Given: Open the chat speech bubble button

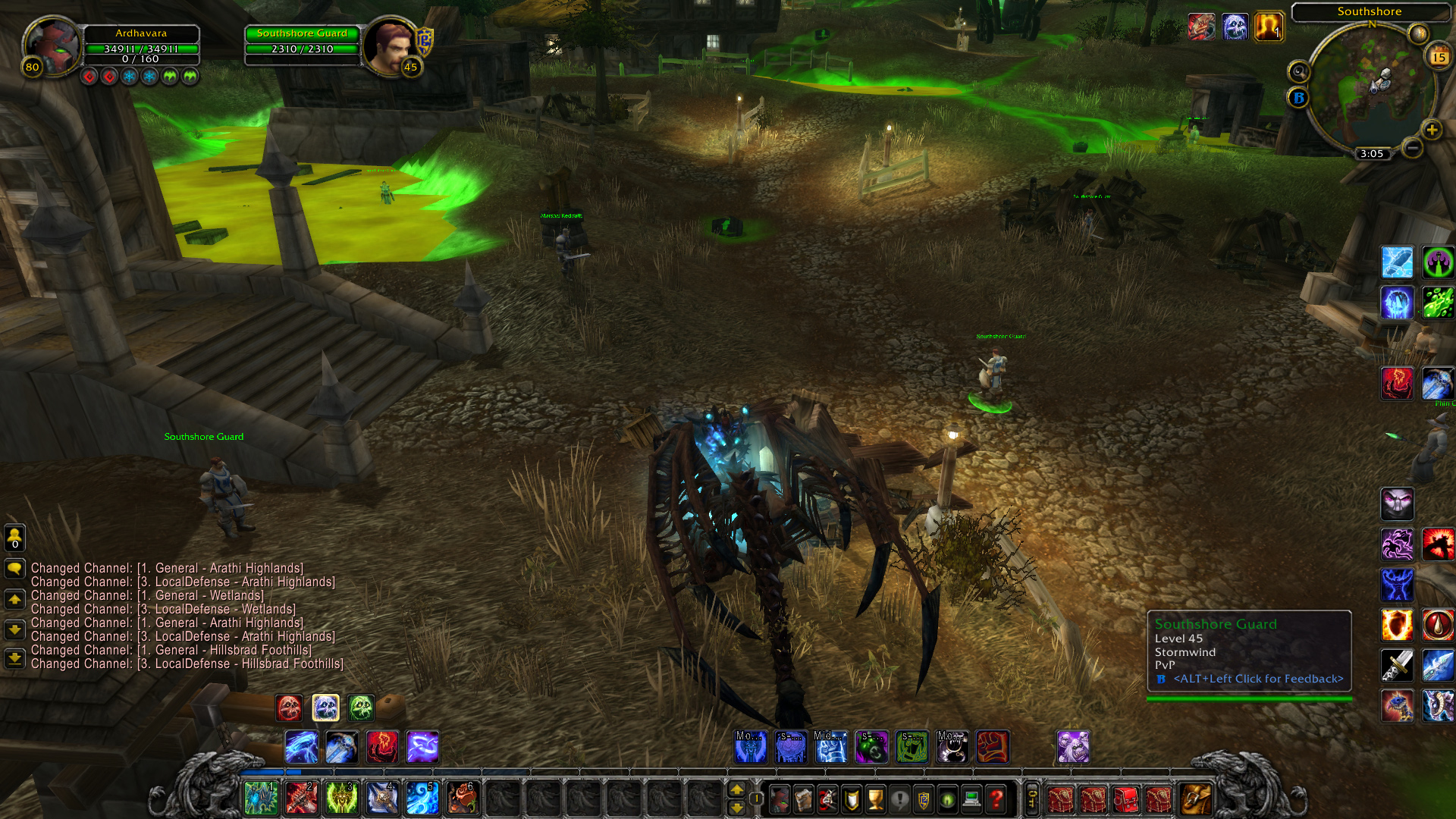Looking at the screenshot, I should tap(14, 569).
